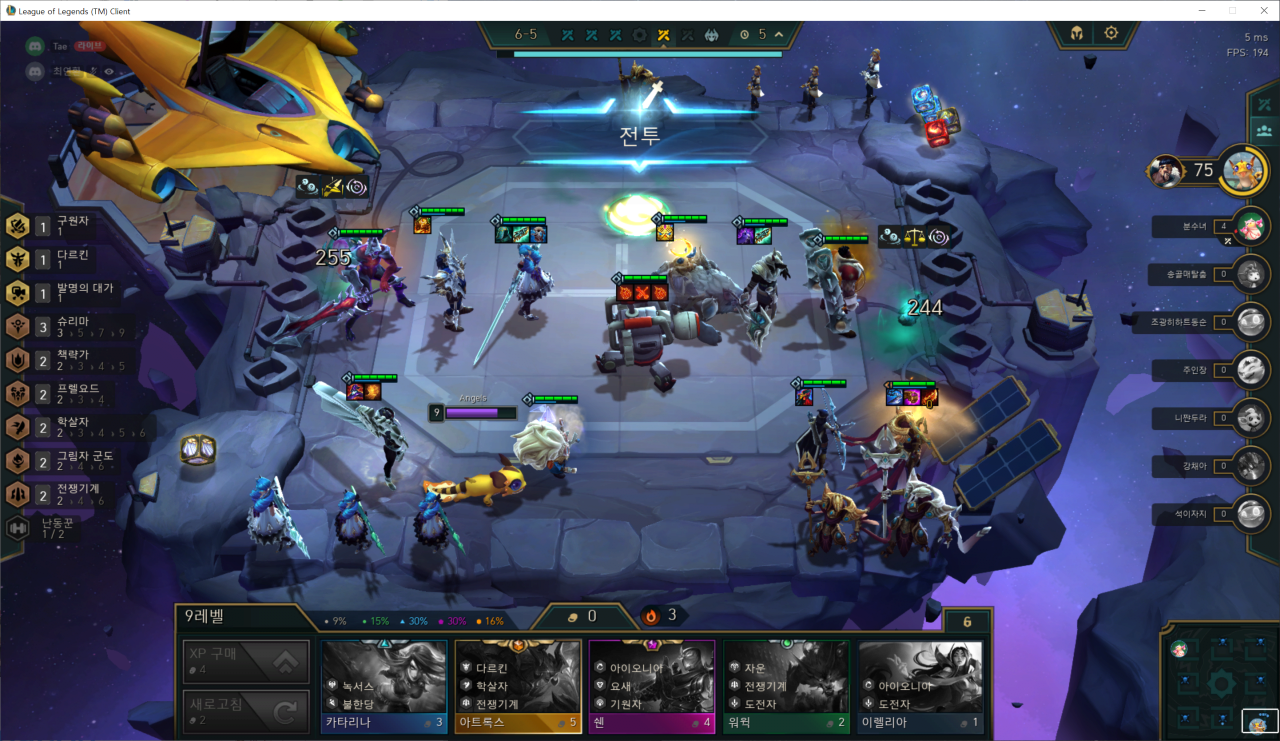Image resolution: width=1280 pixels, height=741 pixels.
Task: Buy 워윅 from the shop
Action: [x=786, y=688]
